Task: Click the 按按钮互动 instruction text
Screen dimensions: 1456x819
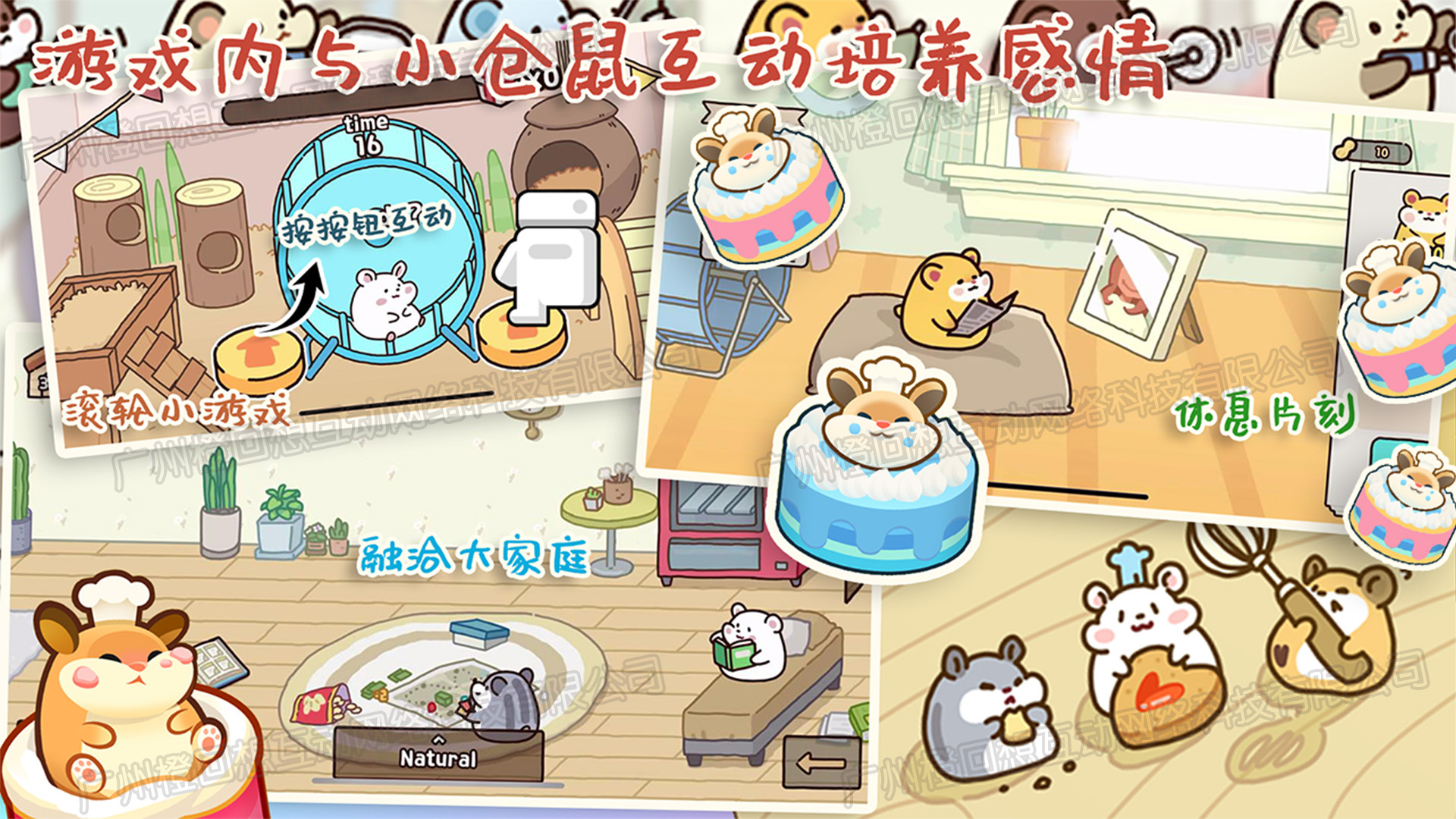Action: [369, 224]
